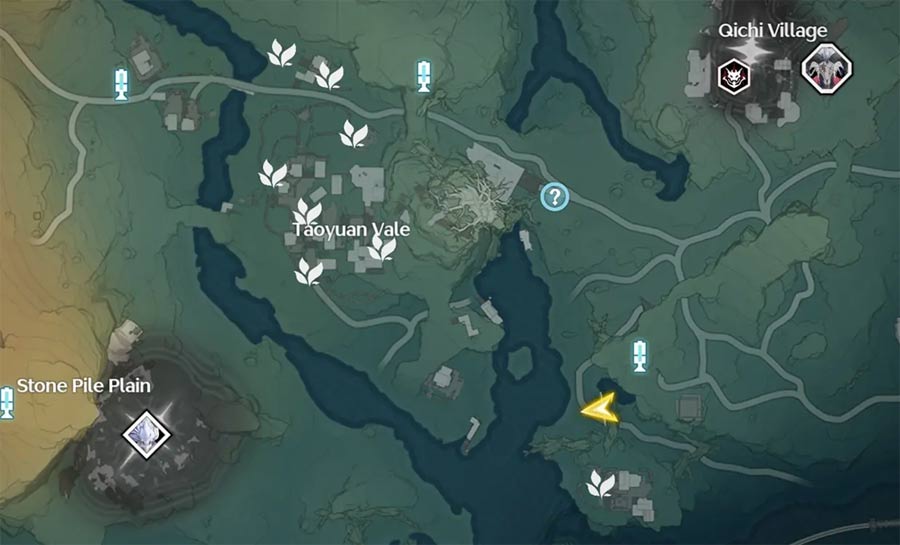Pick the beacon above the large withered tree
Screen dimensions: 900x545
(424, 75)
